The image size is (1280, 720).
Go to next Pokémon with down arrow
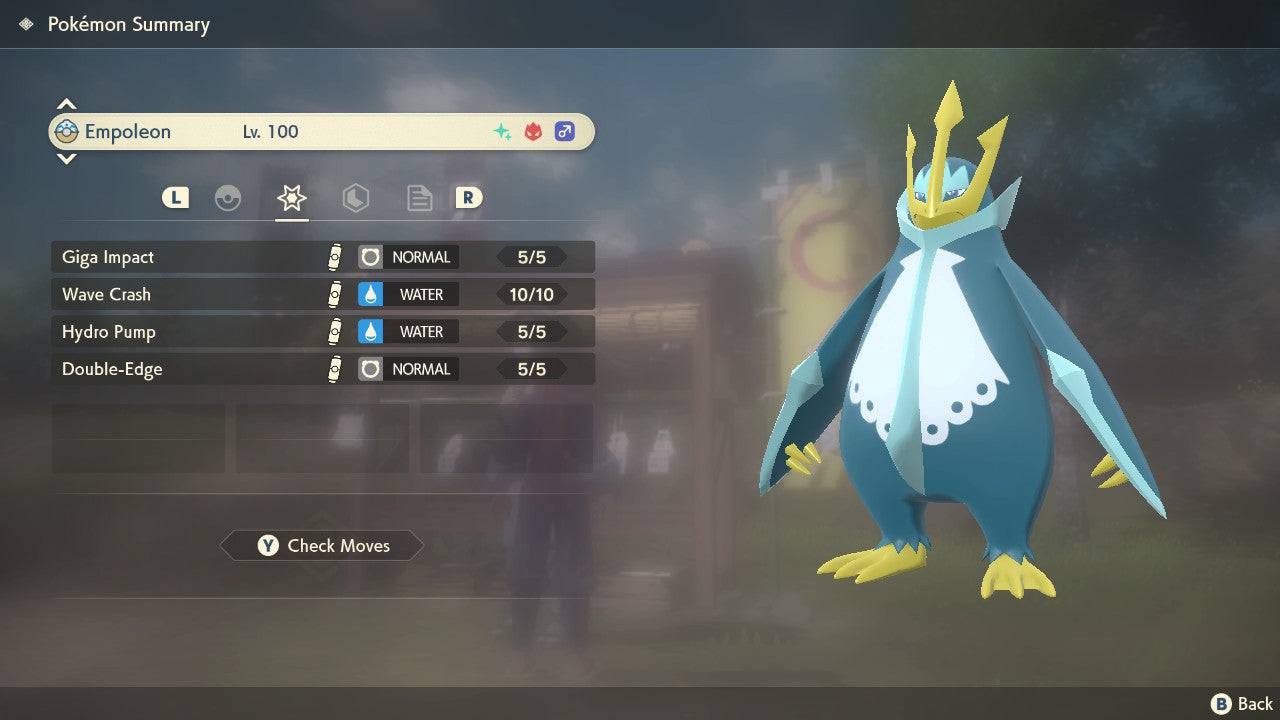tap(66, 159)
